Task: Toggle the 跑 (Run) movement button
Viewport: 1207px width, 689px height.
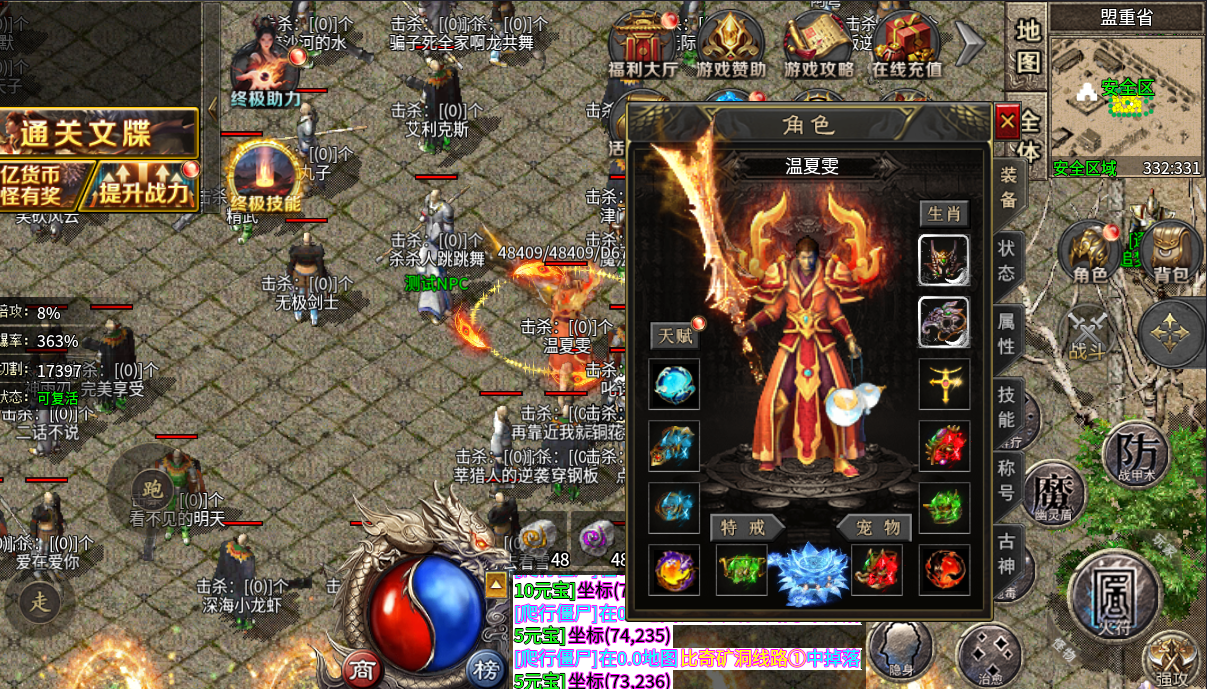Action: click(x=152, y=489)
